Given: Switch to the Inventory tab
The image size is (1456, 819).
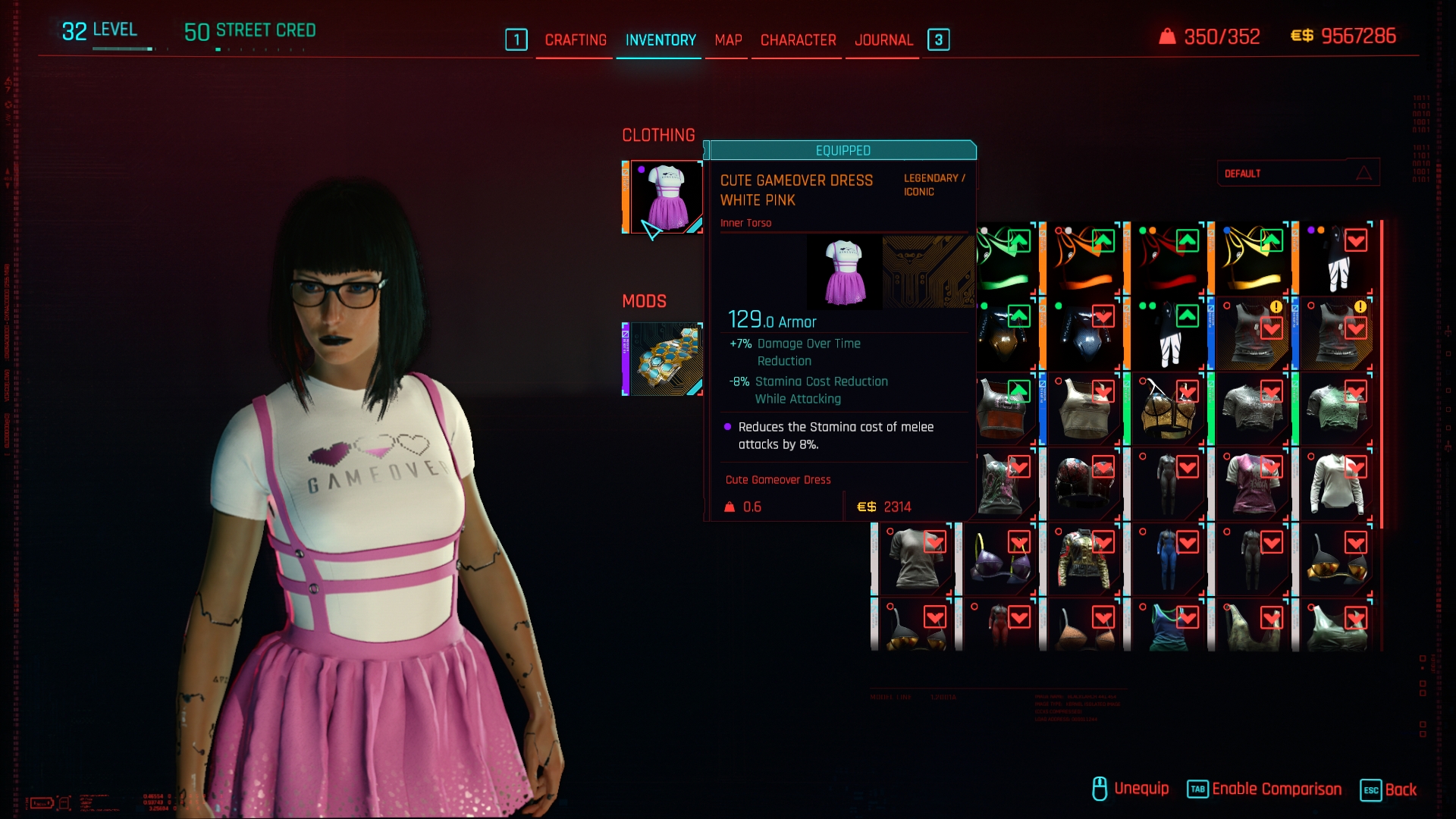Looking at the screenshot, I should pyautogui.click(x=661, y=40).
